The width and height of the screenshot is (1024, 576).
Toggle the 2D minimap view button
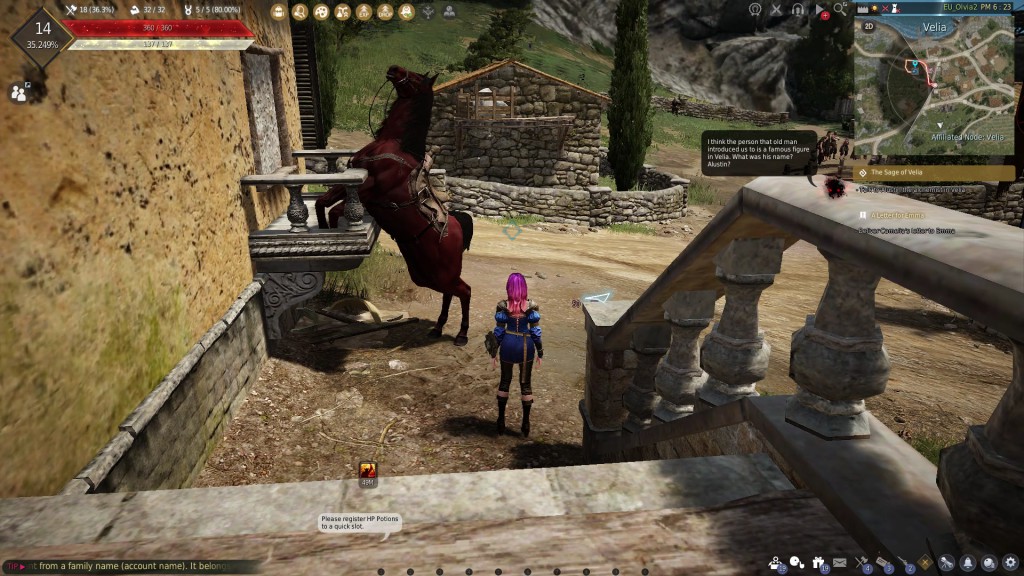pyautogui.click(x=868, y=27)
